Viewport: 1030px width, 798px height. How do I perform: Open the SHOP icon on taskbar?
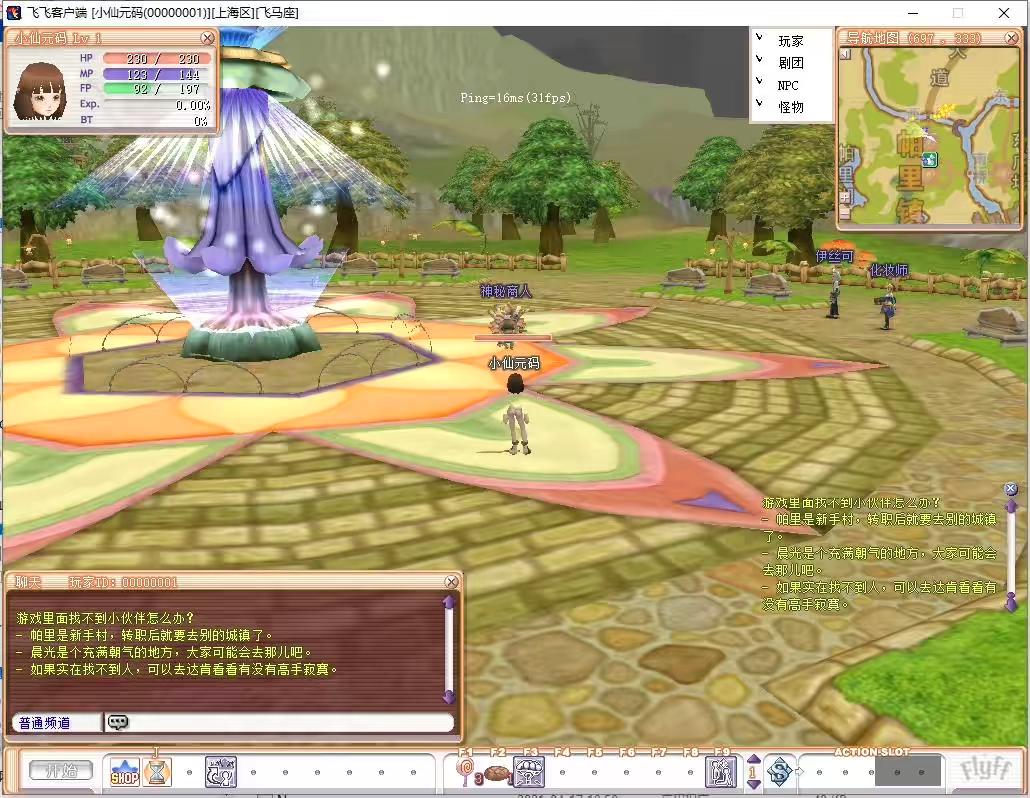pyautogui.click(x=125, y=772)
